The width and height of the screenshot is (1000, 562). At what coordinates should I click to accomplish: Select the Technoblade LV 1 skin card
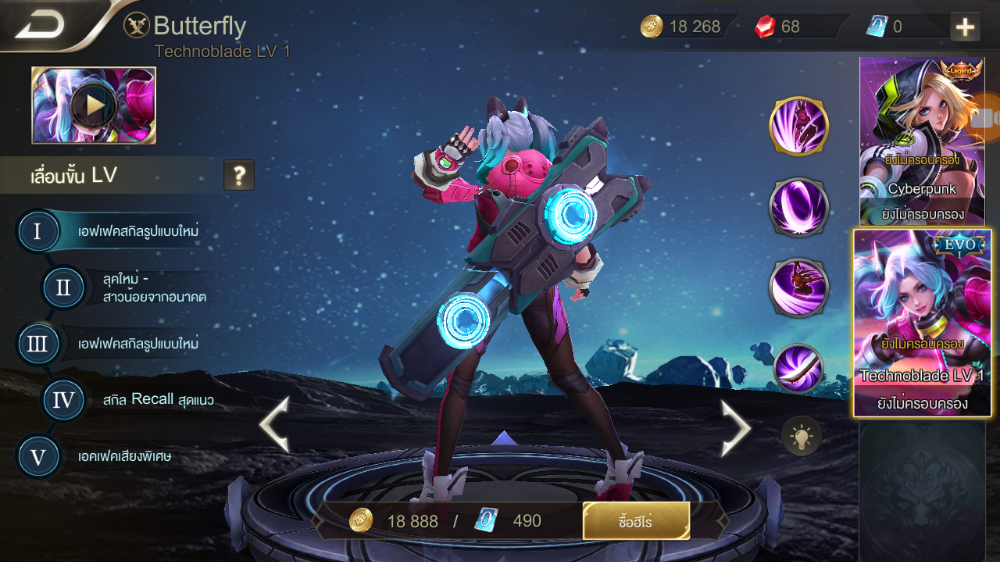(x=921, y=322)
